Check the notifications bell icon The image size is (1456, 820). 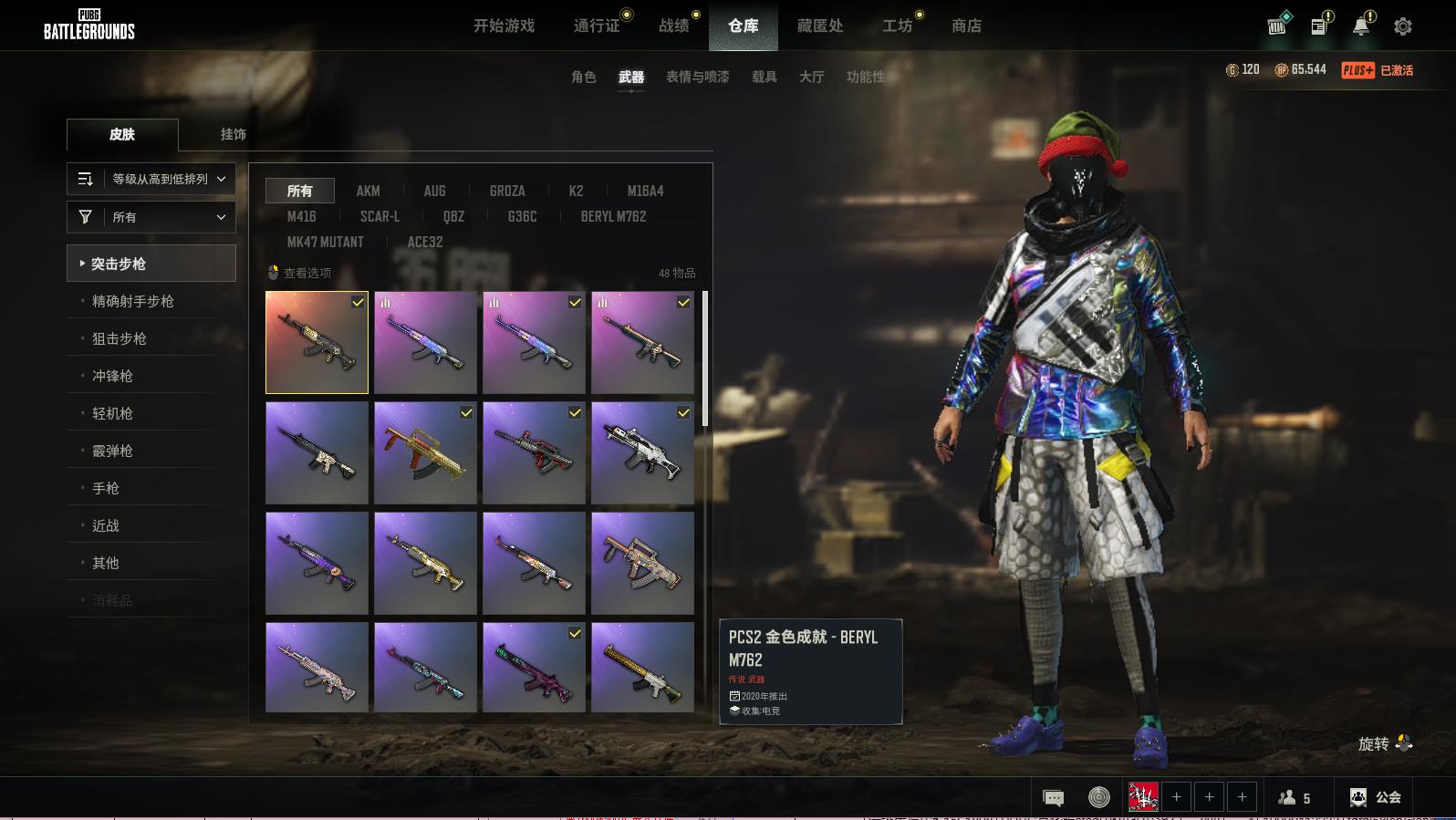[x=1360, y=26]
